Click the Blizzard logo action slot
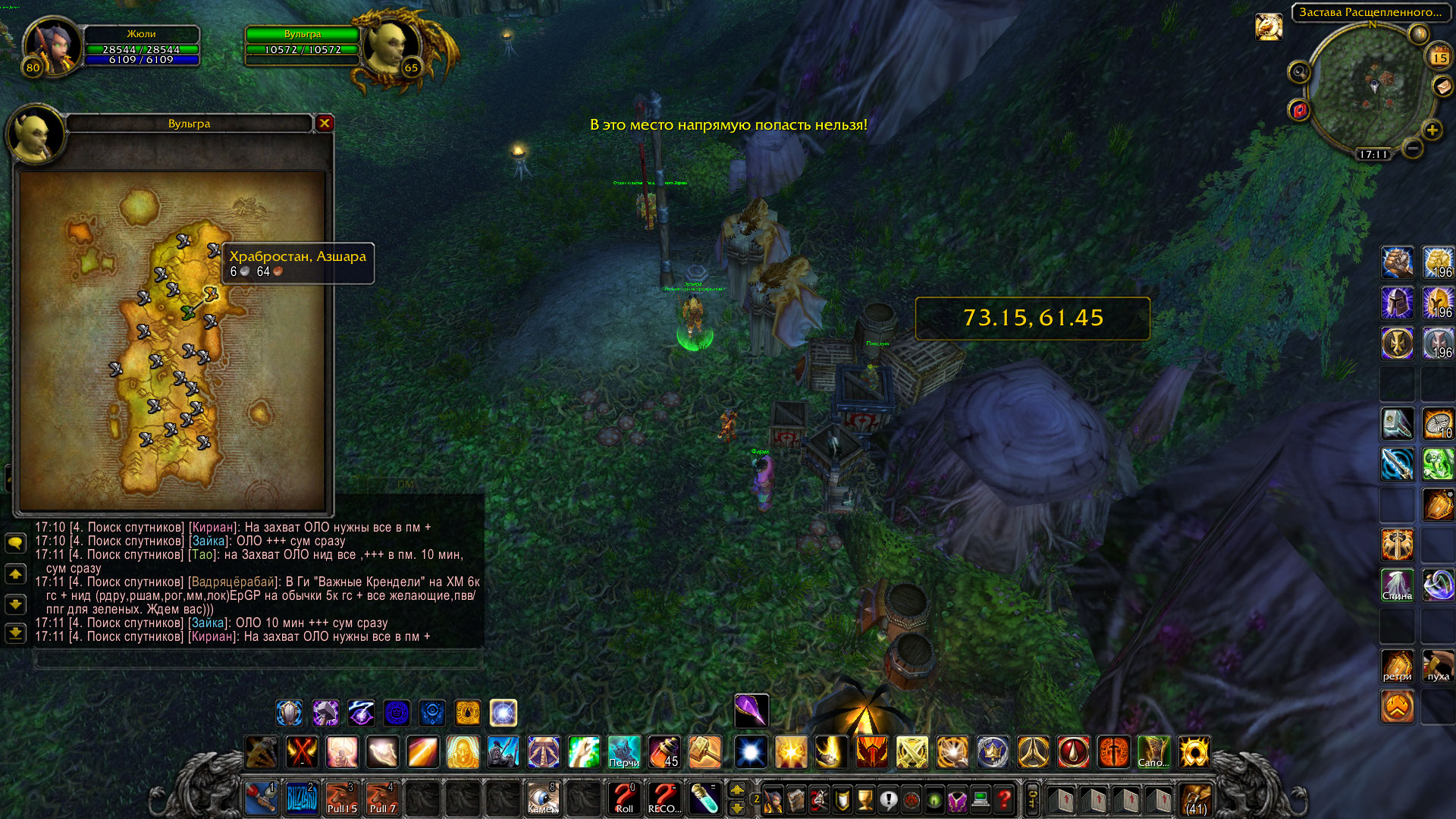 [x=301, y=799]
